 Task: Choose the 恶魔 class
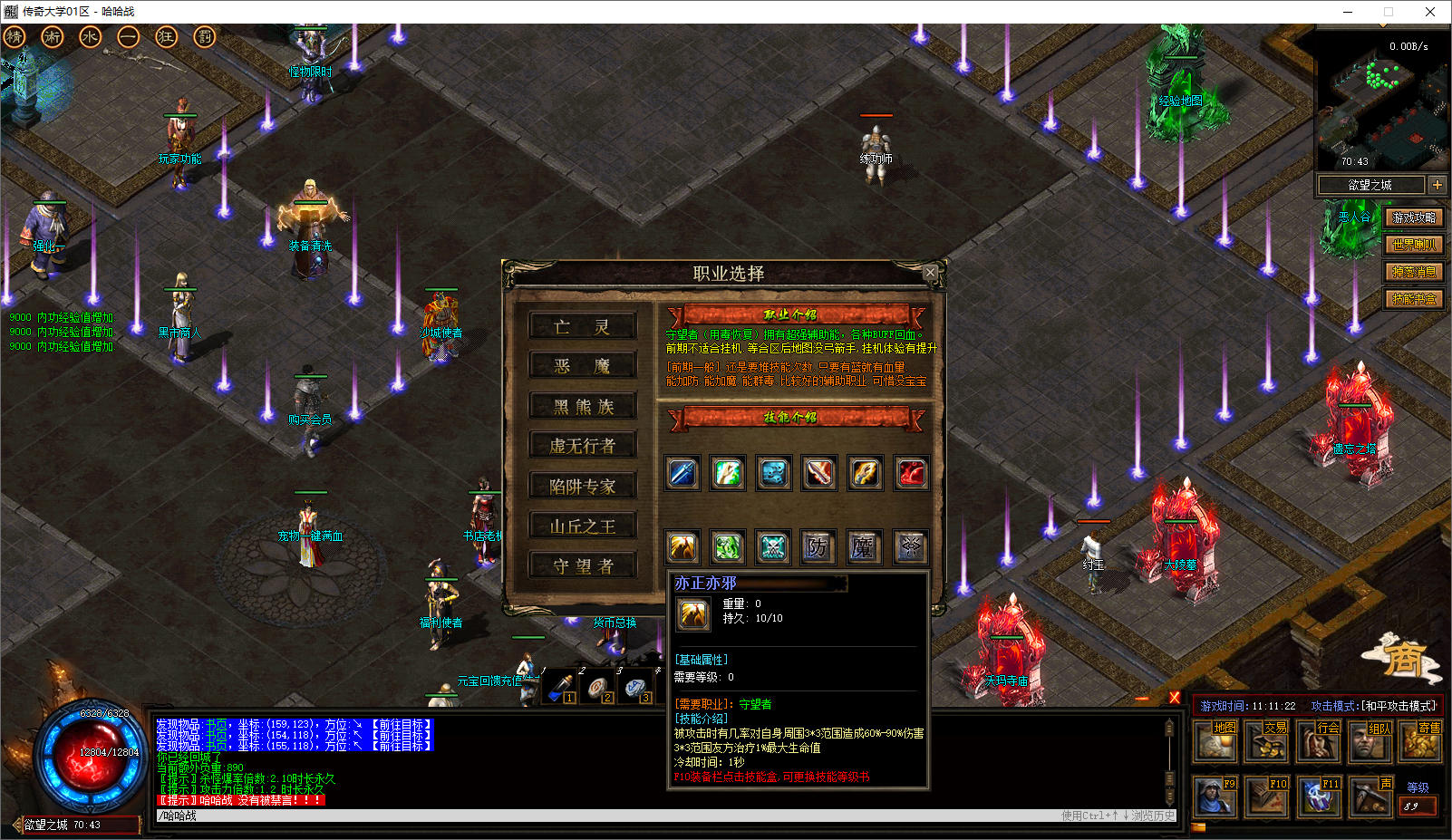pos(582,366)
